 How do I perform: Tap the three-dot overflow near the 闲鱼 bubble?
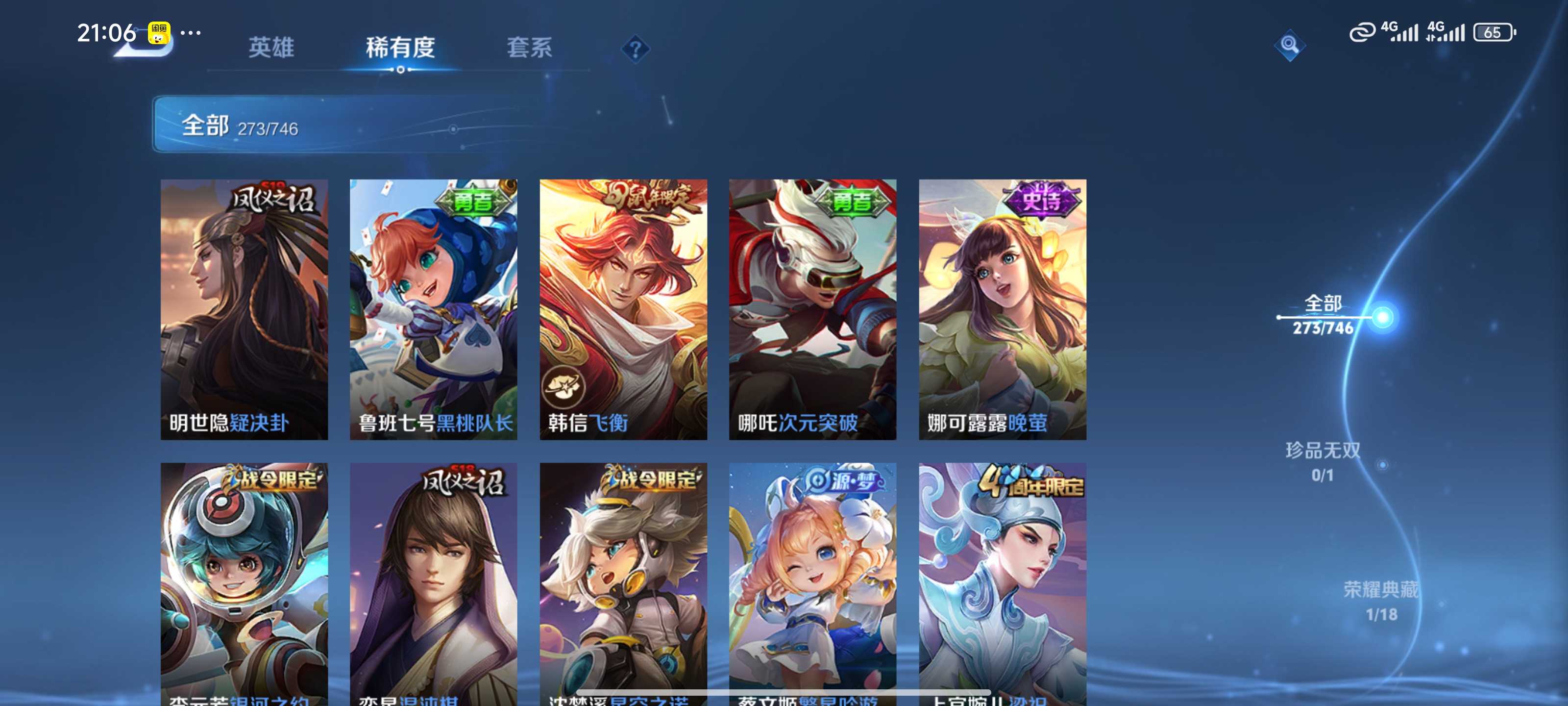click(x=191, y=33)
